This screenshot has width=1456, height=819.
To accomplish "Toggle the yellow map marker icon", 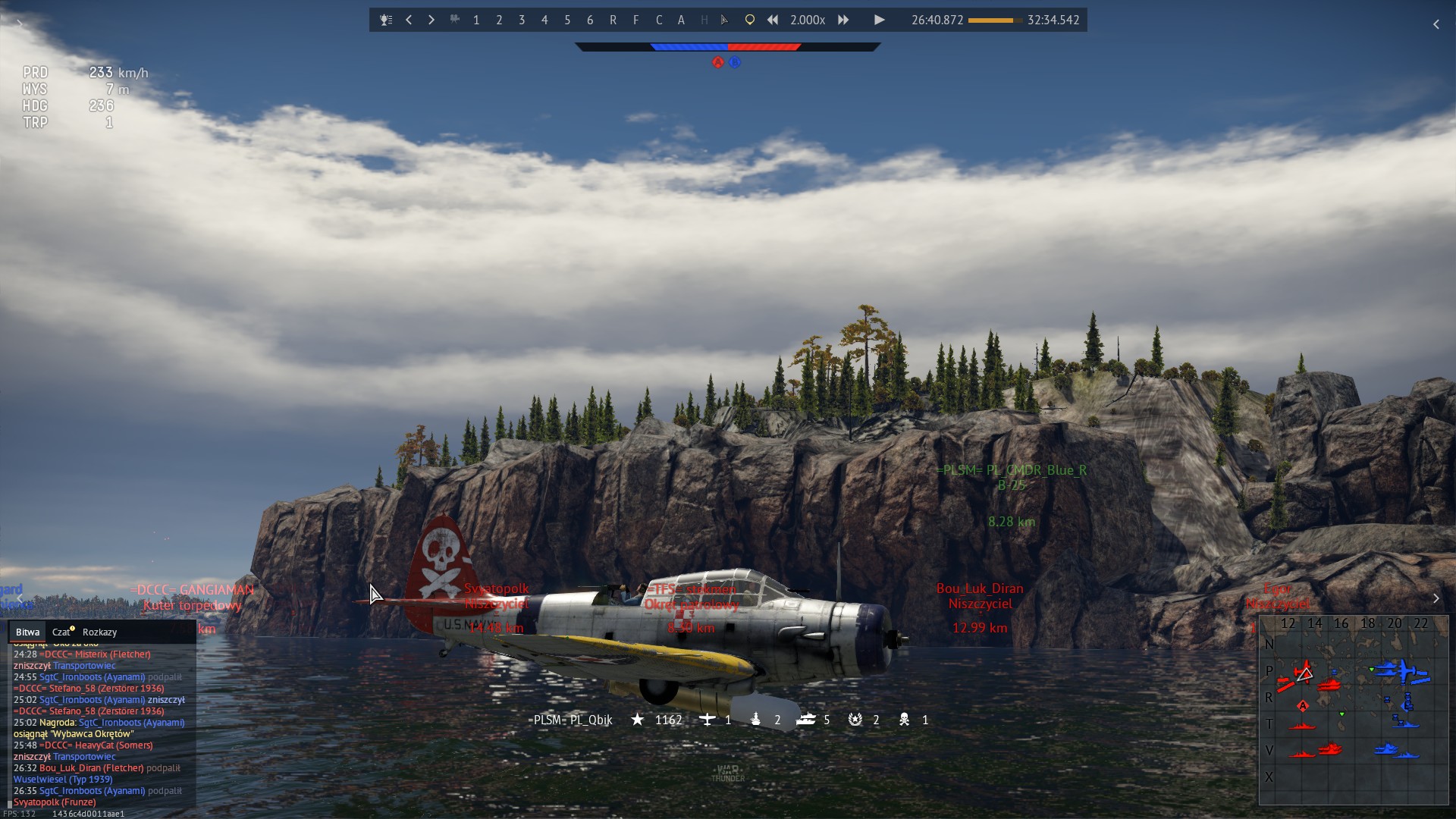I will tap(749, 20).
